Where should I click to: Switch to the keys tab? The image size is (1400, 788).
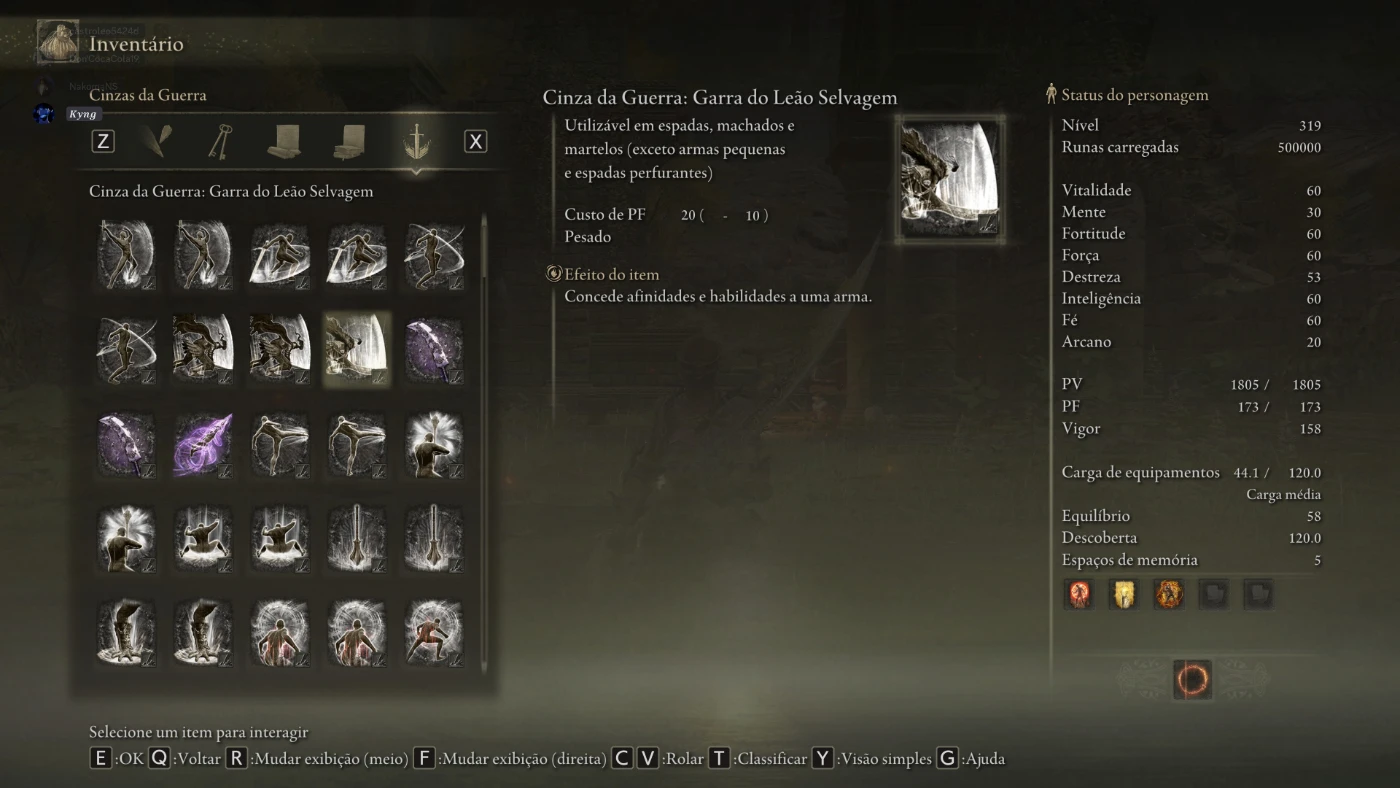[221, 141]
